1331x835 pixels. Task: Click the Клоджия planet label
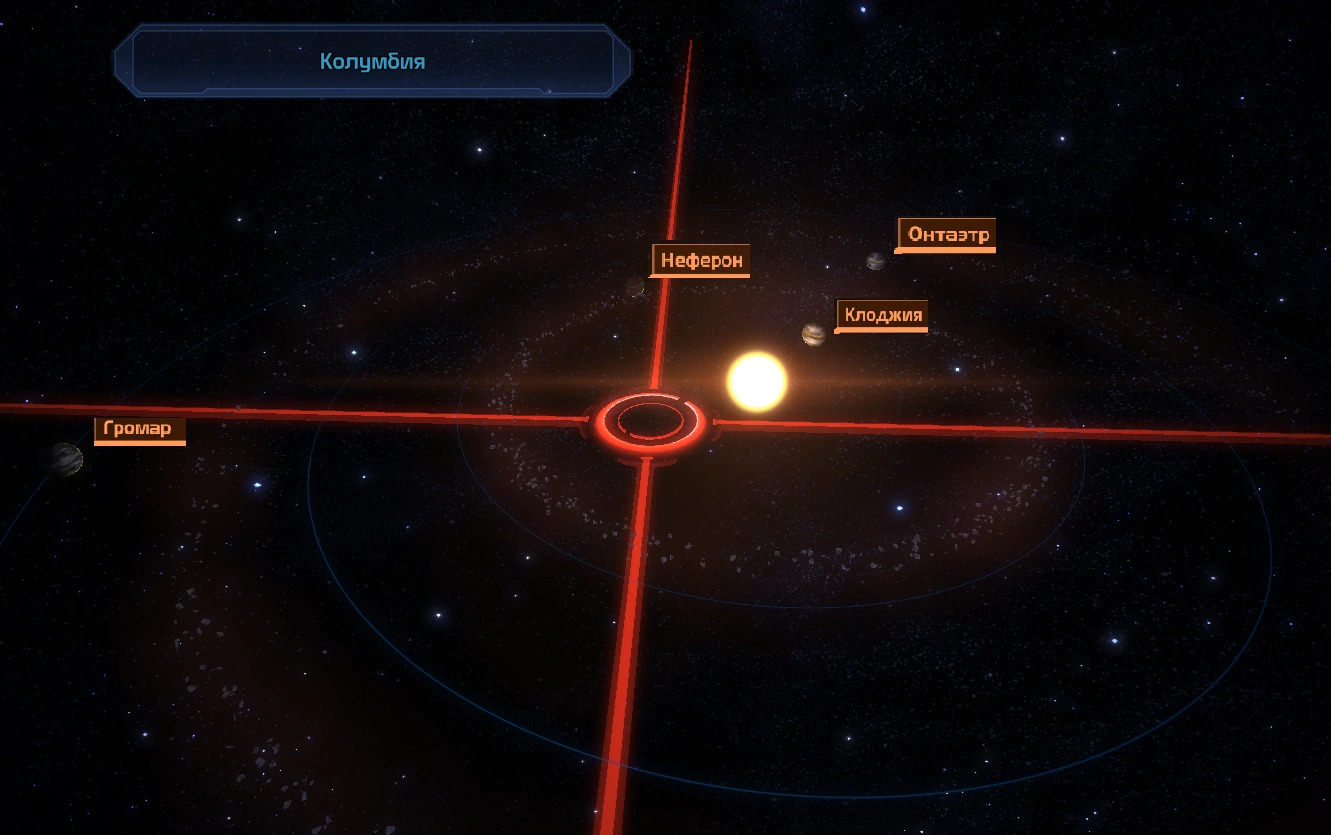(x=883, y=316)
